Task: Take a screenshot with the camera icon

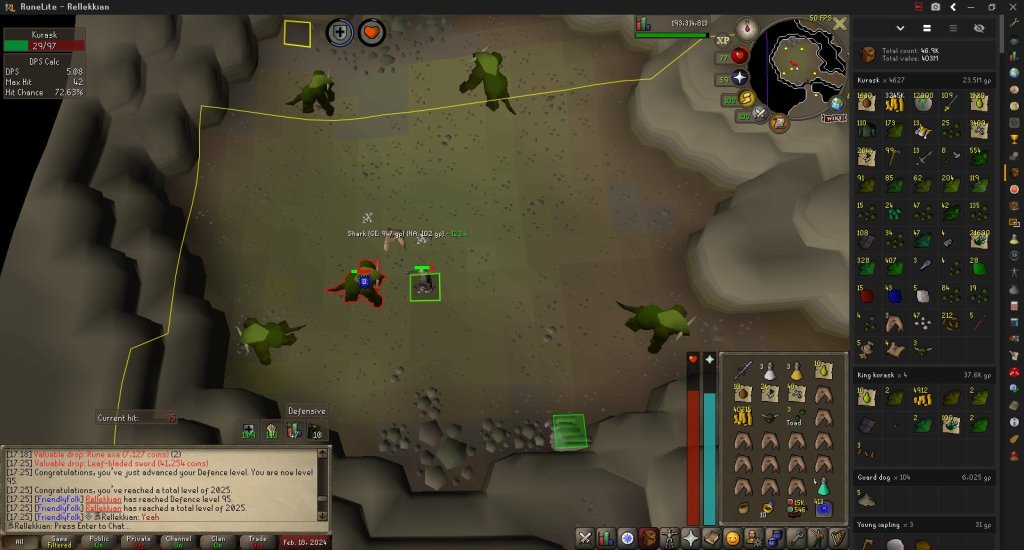Action: 935,6
